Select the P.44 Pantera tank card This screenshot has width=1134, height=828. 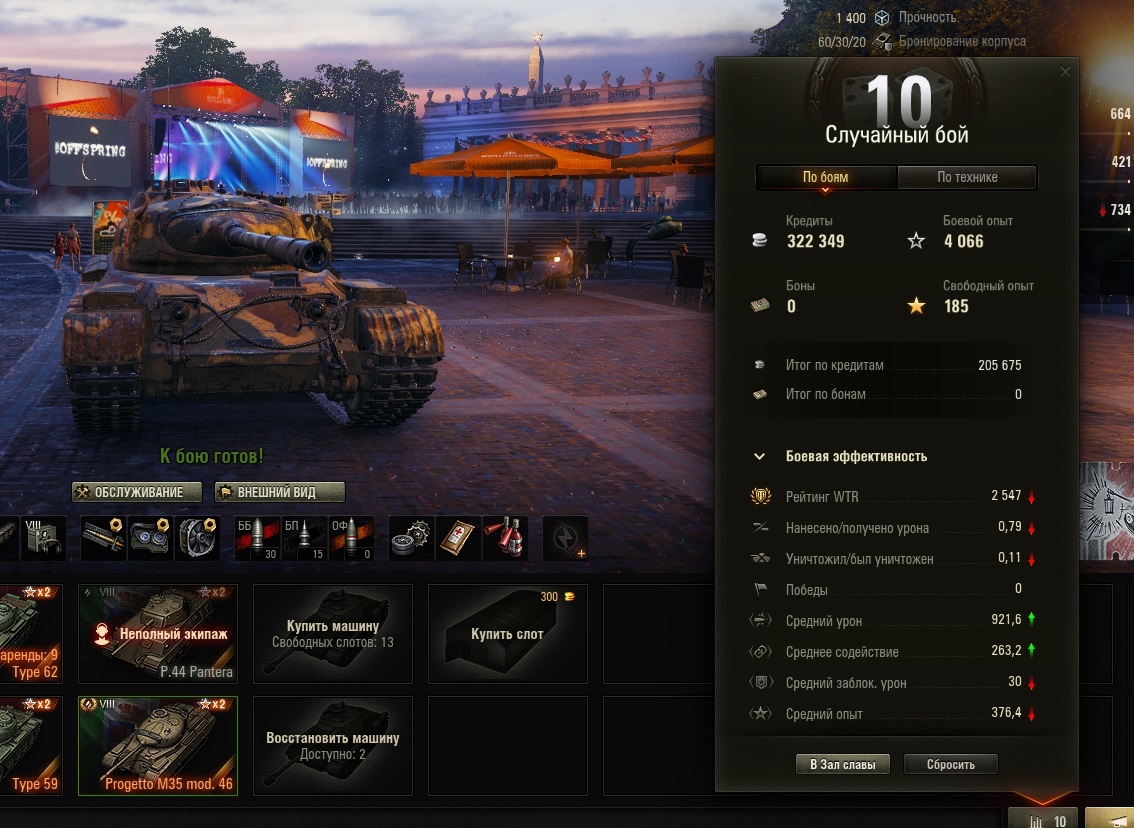tap(158, 633)
